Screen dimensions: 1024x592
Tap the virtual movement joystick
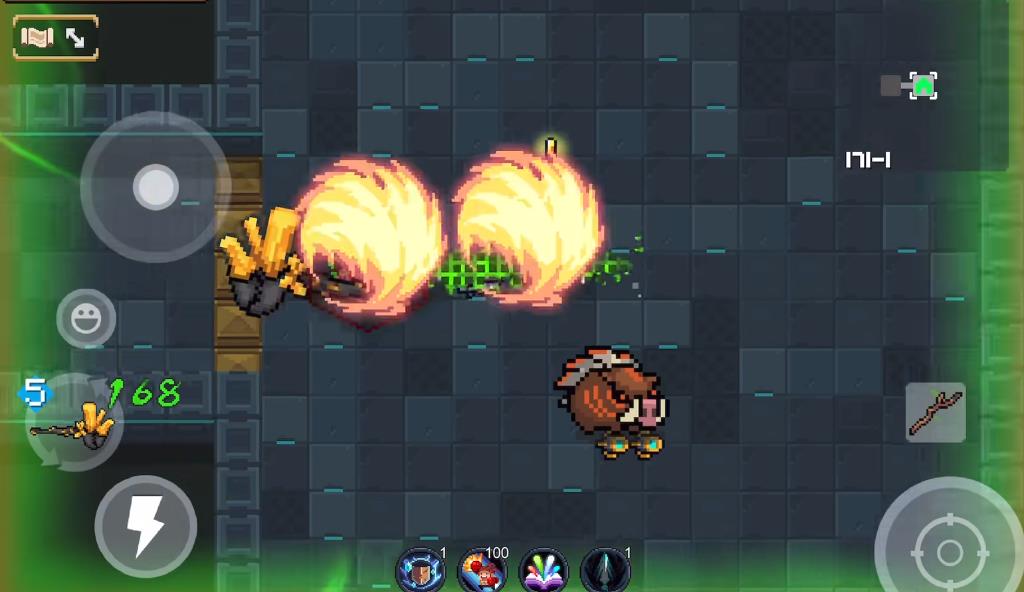155,187
